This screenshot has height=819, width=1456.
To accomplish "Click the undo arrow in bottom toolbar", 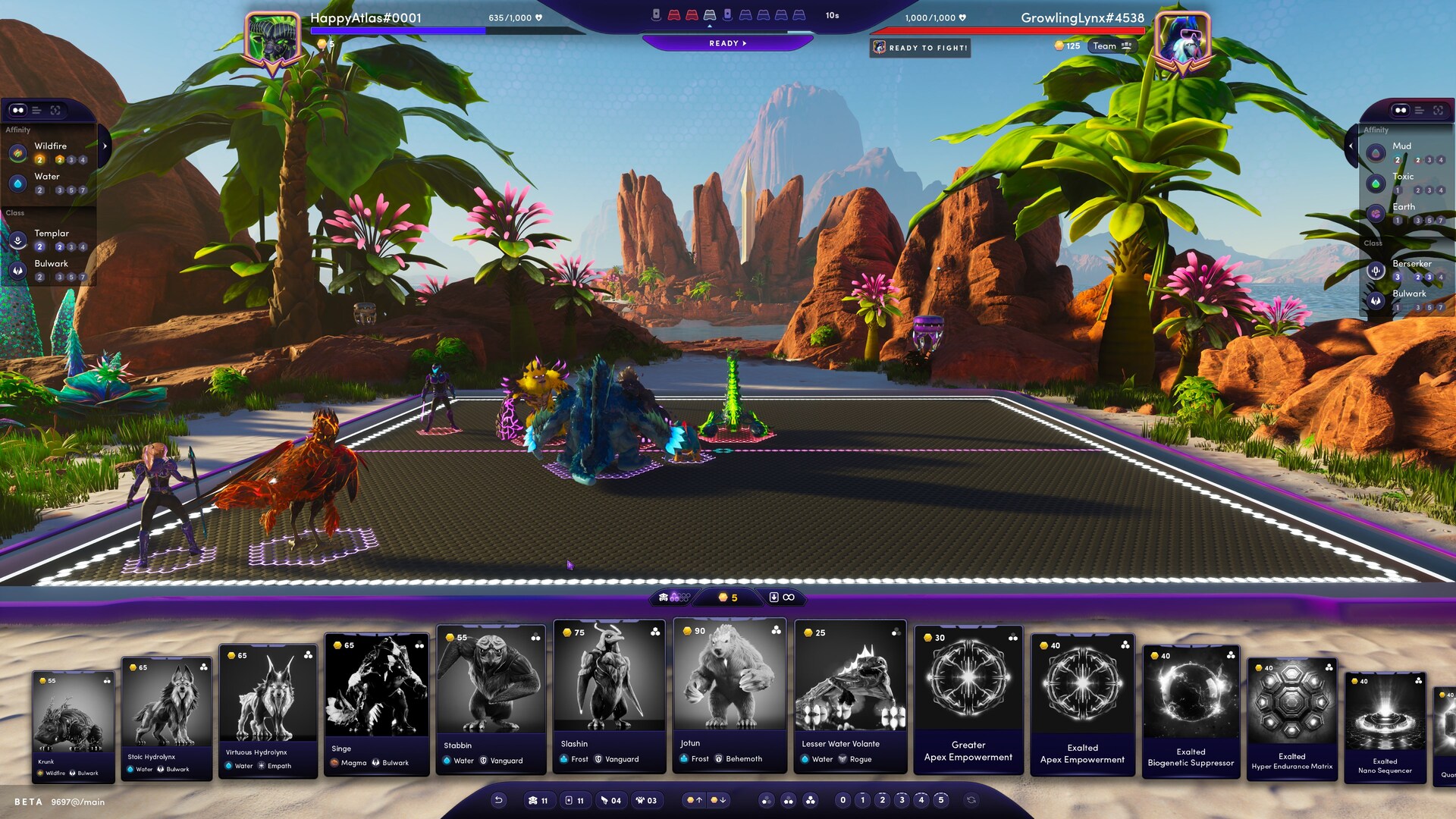I will [x=499, y=800].
